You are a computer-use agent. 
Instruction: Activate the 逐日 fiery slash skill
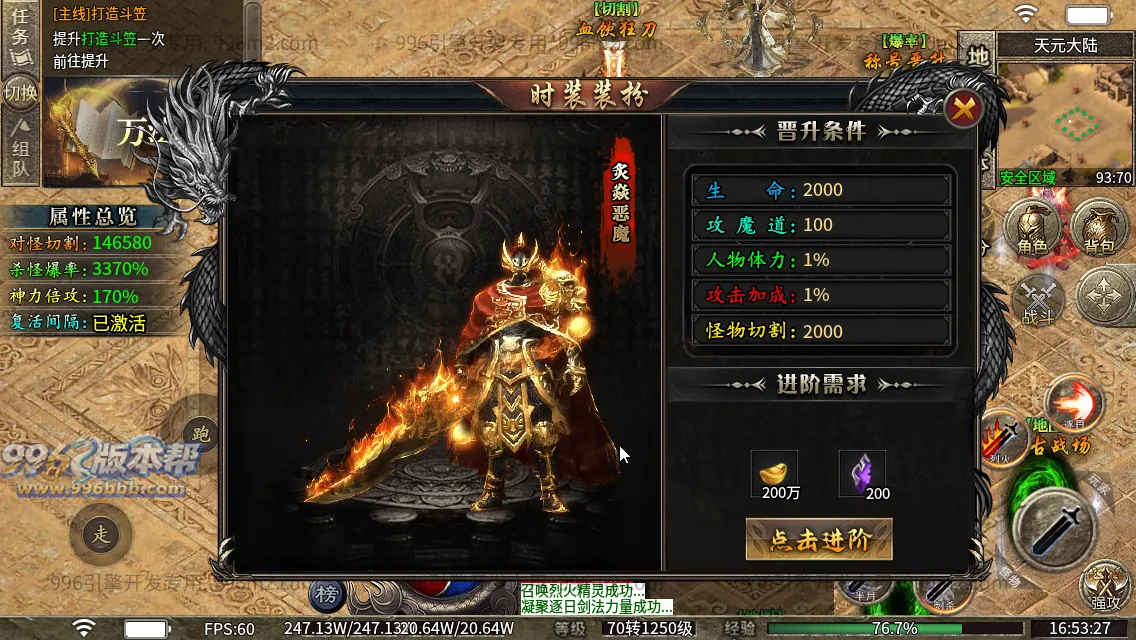pyautogui.click(x=1075, y=402)
